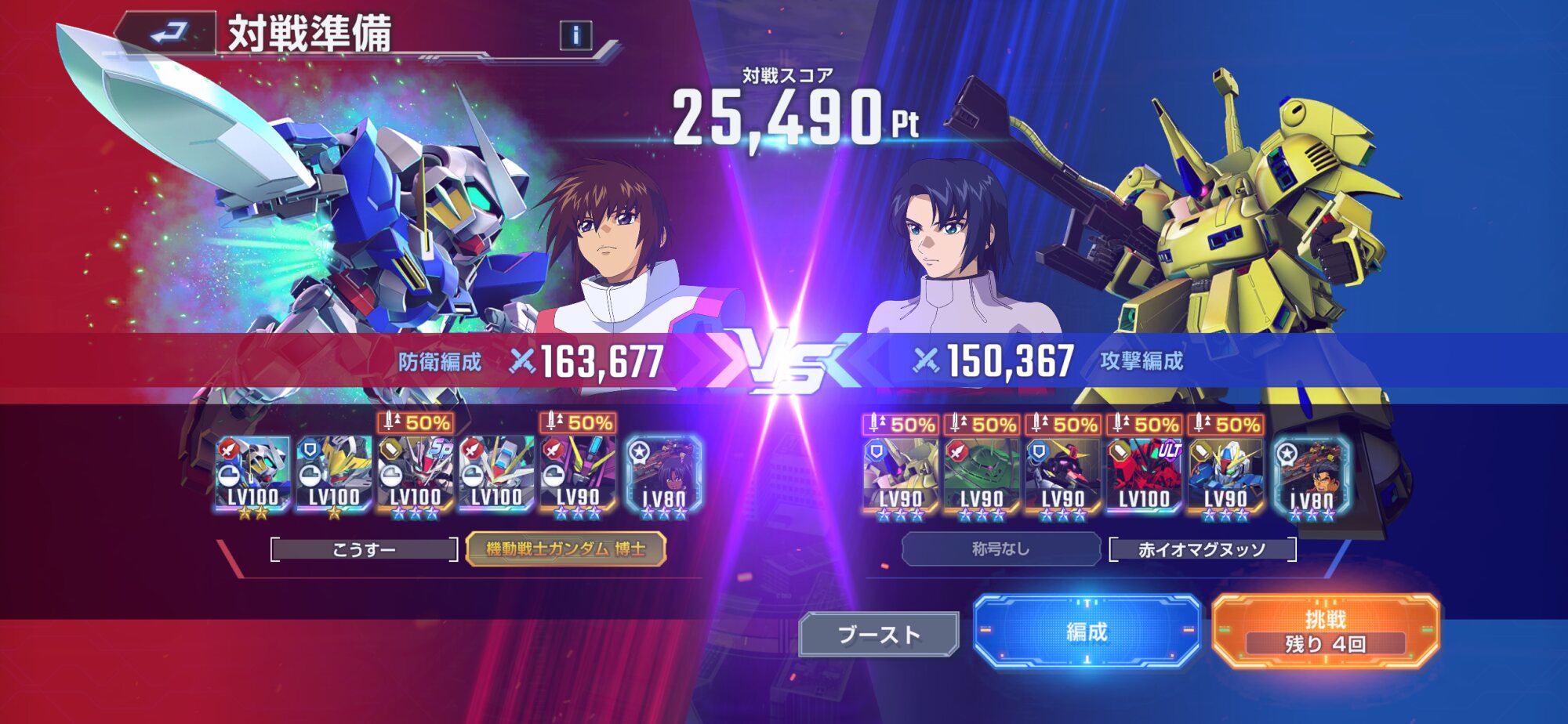
Task: Open the ブースト boost menu
Action: pos(879,634)
